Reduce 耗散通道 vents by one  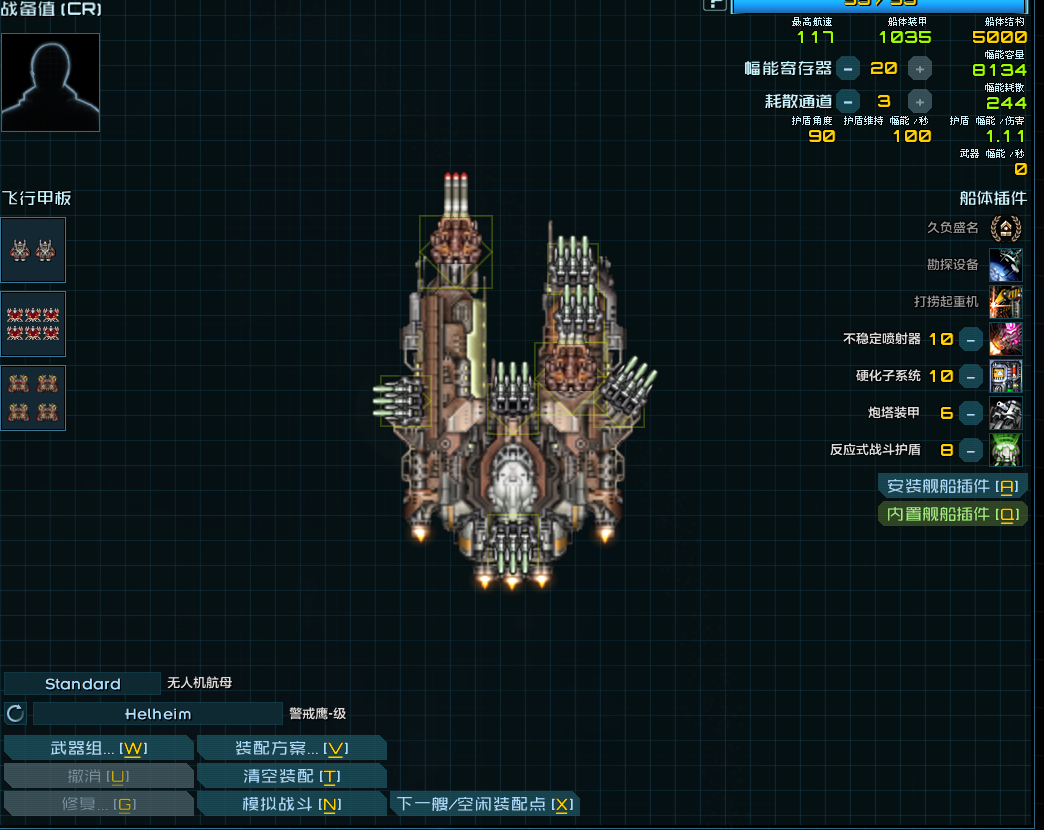(x=847, y=101)
